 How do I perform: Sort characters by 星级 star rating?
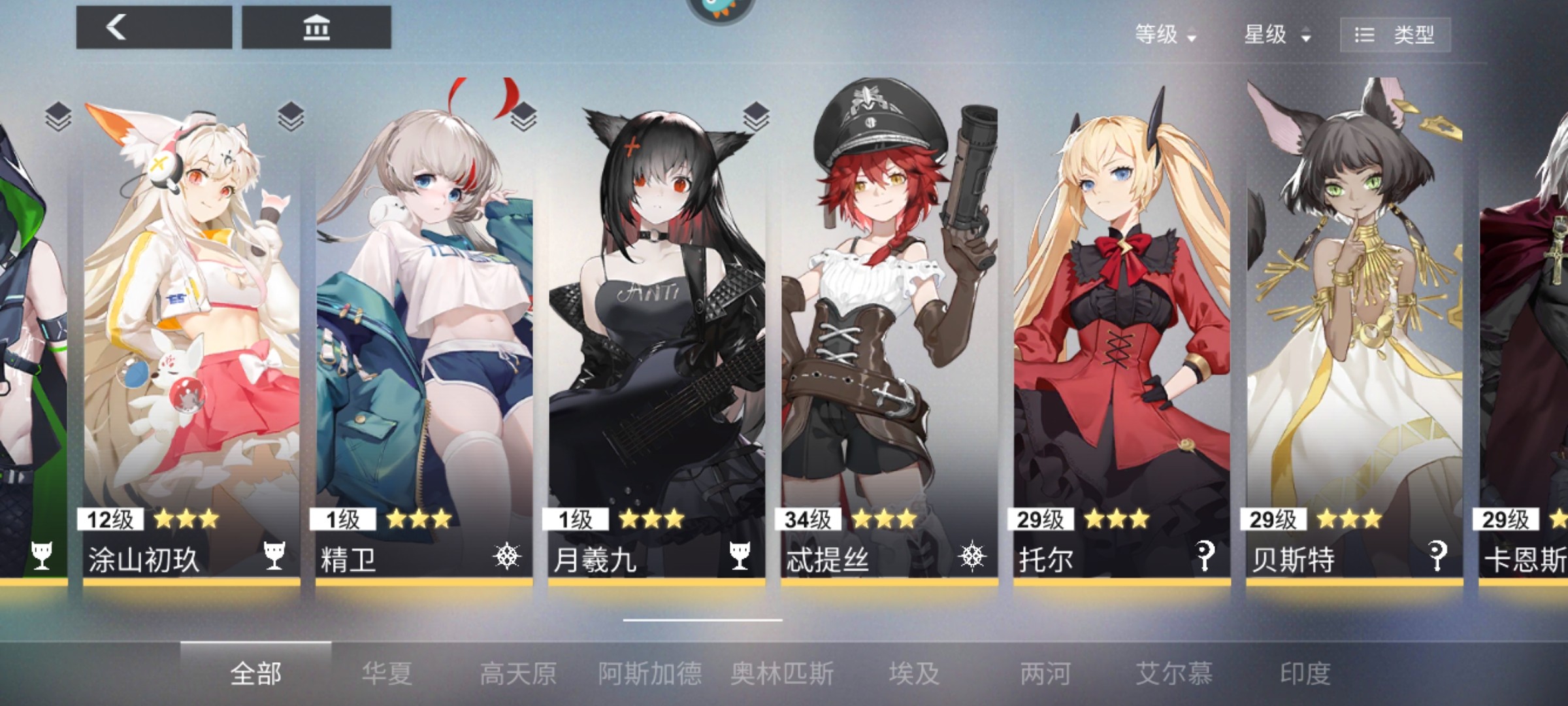(x=1277, y=34)
